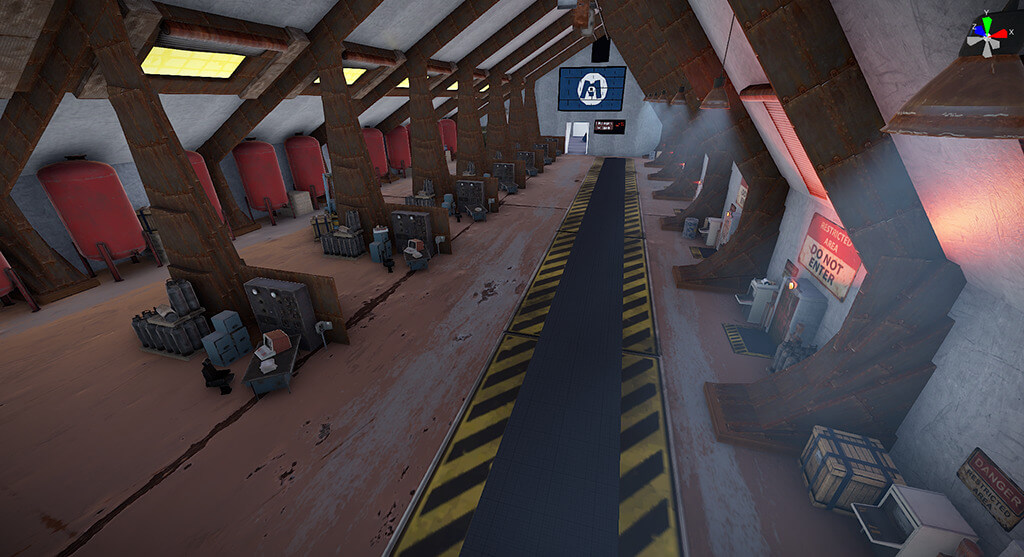Click the green Y axis cone on the gizmo
This screenshot has width=1024, height=557.
986,23
